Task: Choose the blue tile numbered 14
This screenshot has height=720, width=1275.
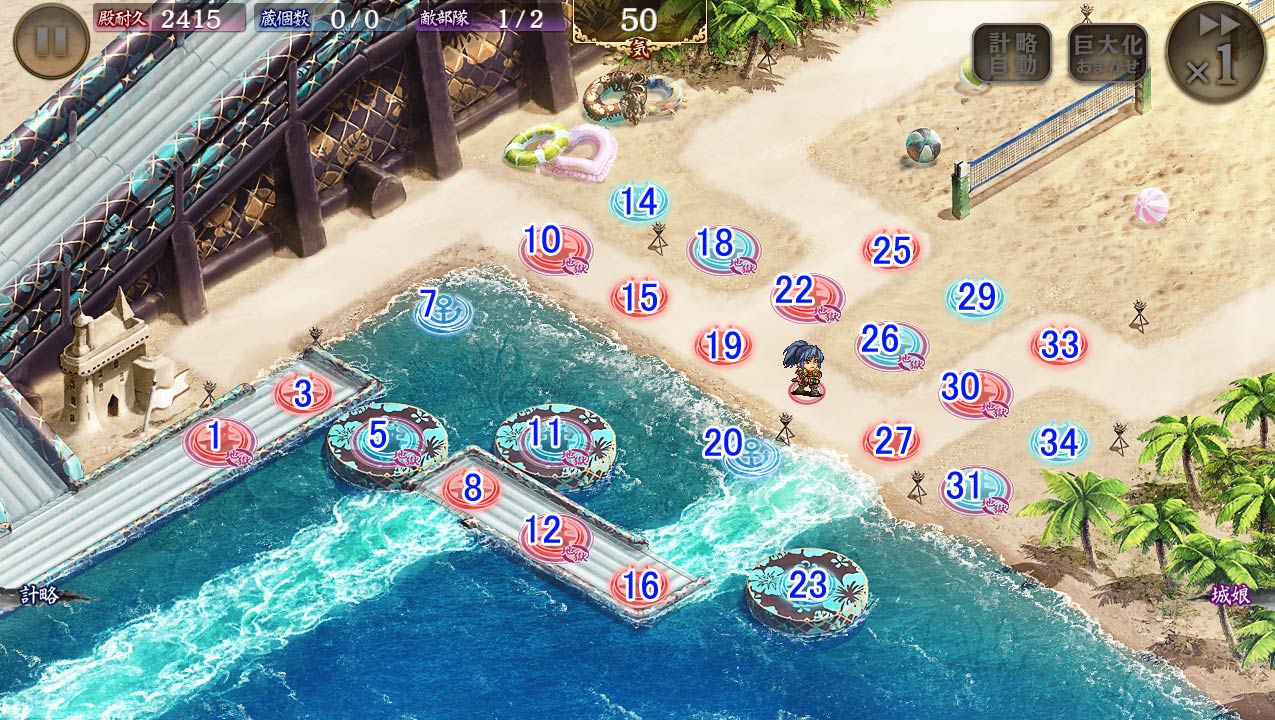Action: 638,203
